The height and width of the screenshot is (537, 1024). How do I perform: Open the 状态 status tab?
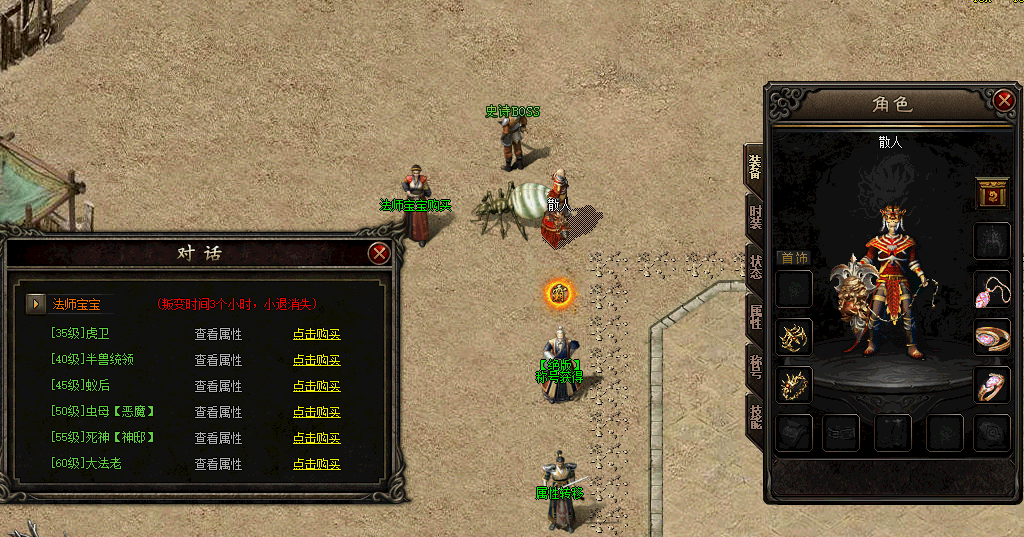(755, 267)
